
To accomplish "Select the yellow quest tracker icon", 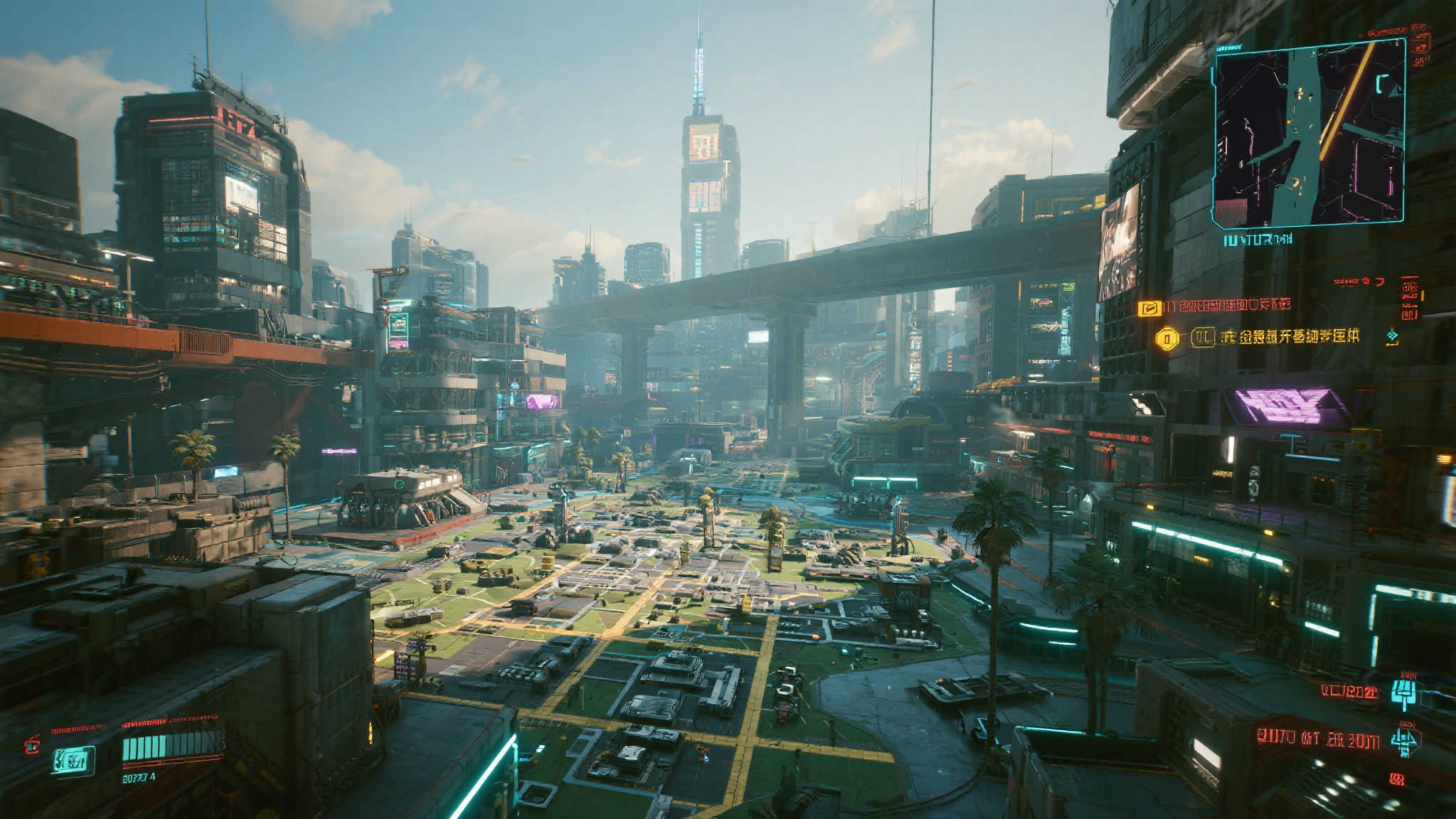I will coord(1149,308).
